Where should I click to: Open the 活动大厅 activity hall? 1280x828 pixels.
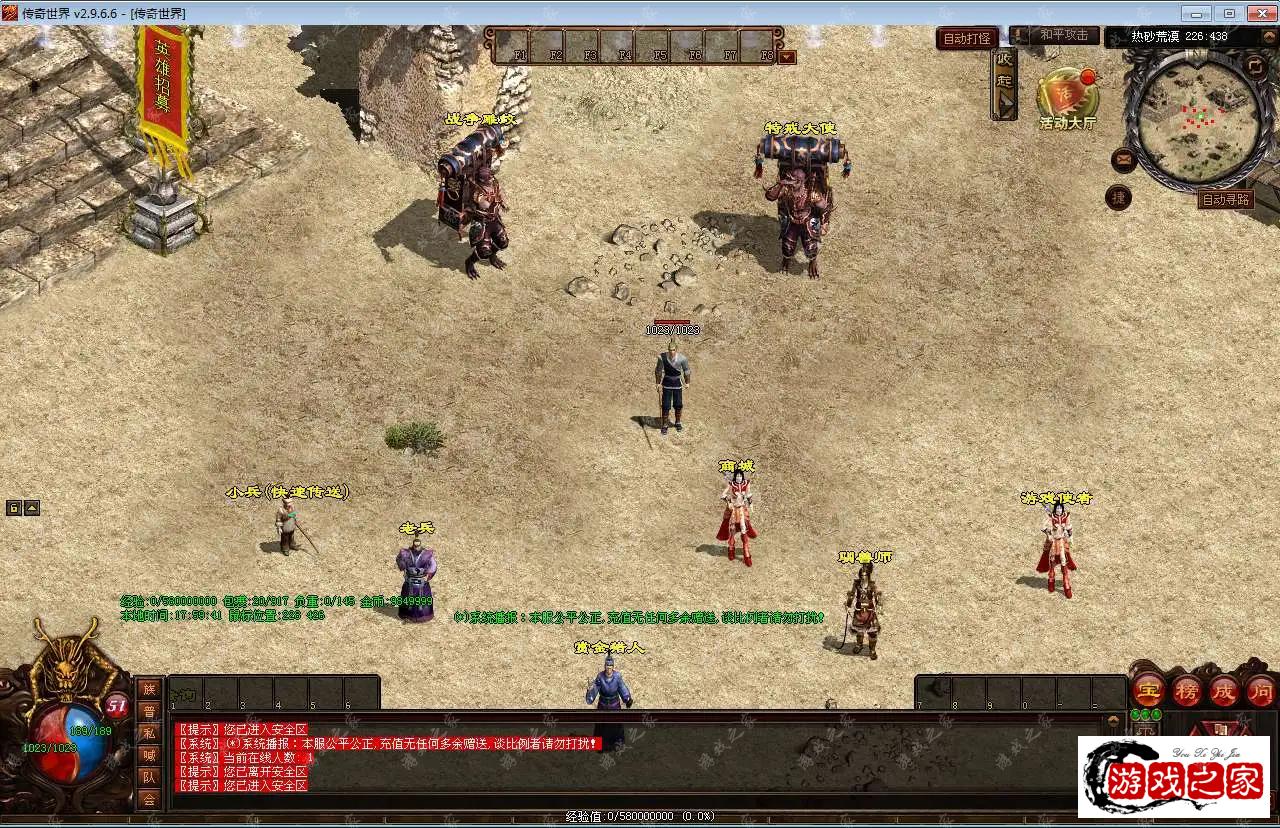(1067, 99)
